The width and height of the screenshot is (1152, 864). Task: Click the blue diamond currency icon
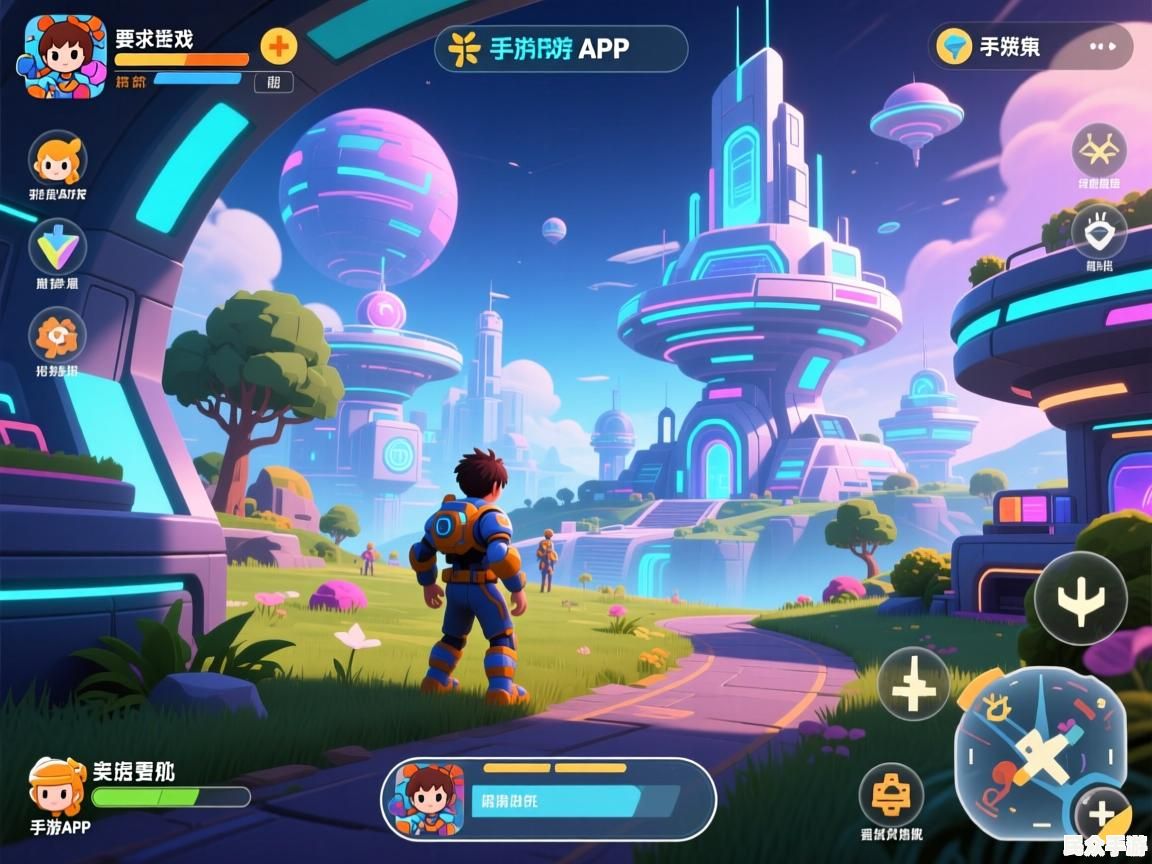coord(955,46)
